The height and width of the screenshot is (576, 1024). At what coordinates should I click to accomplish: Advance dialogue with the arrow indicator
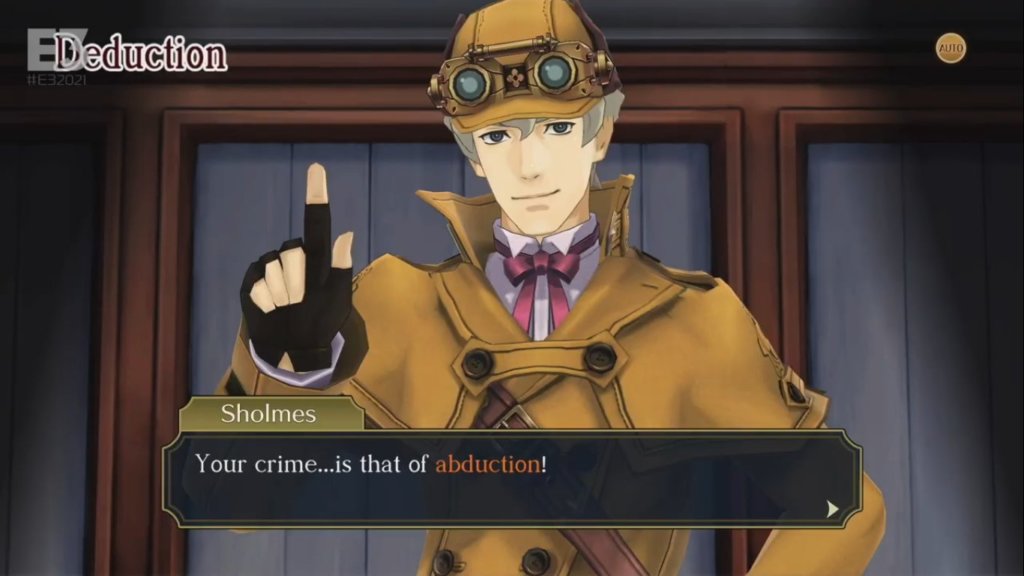pyautogui.click(x=832, y=508)
